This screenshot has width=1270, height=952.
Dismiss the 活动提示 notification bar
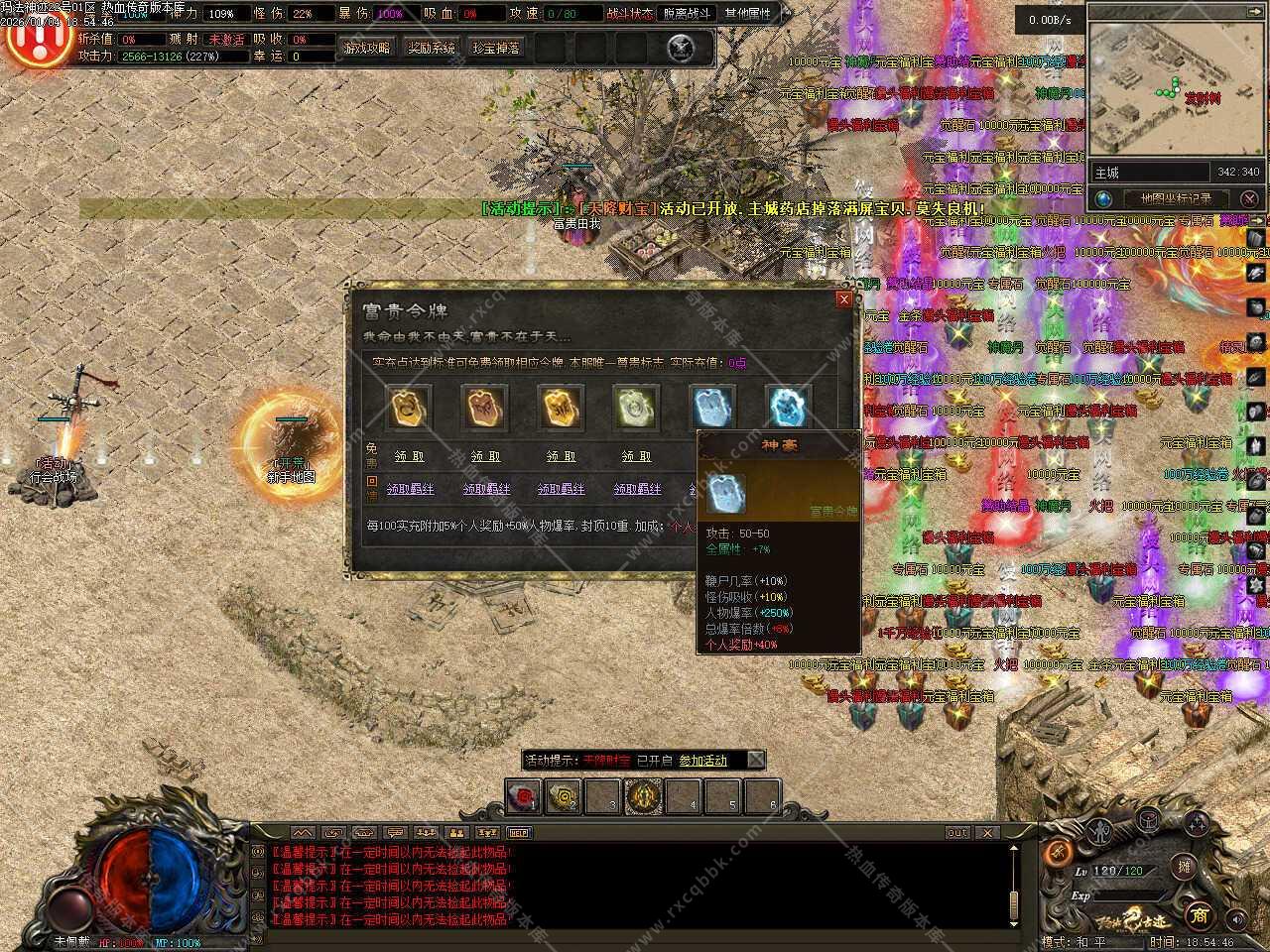pyautogui.click(x=756, y=761)
